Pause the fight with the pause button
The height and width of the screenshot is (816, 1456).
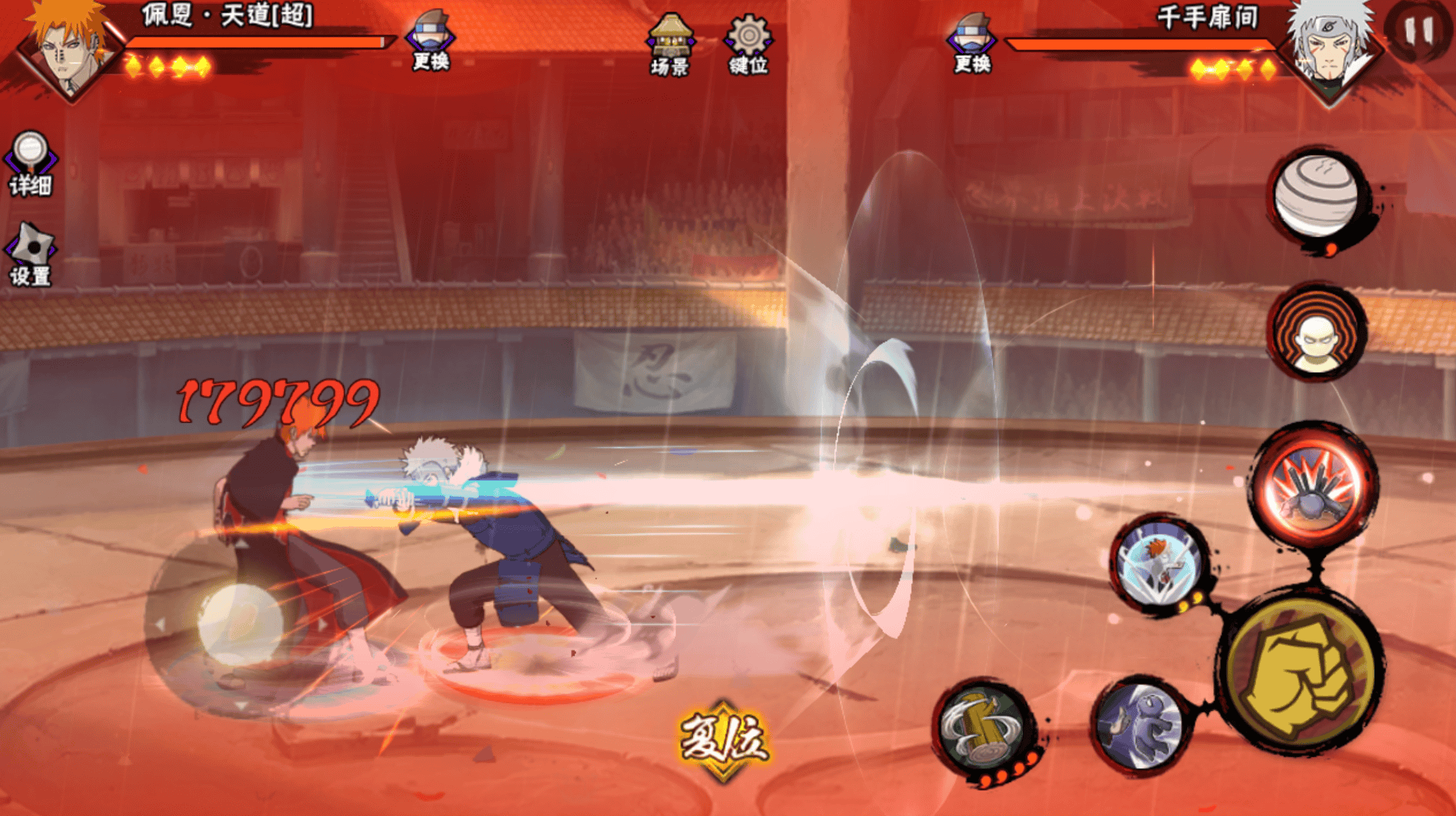[x=1418, y=31]
